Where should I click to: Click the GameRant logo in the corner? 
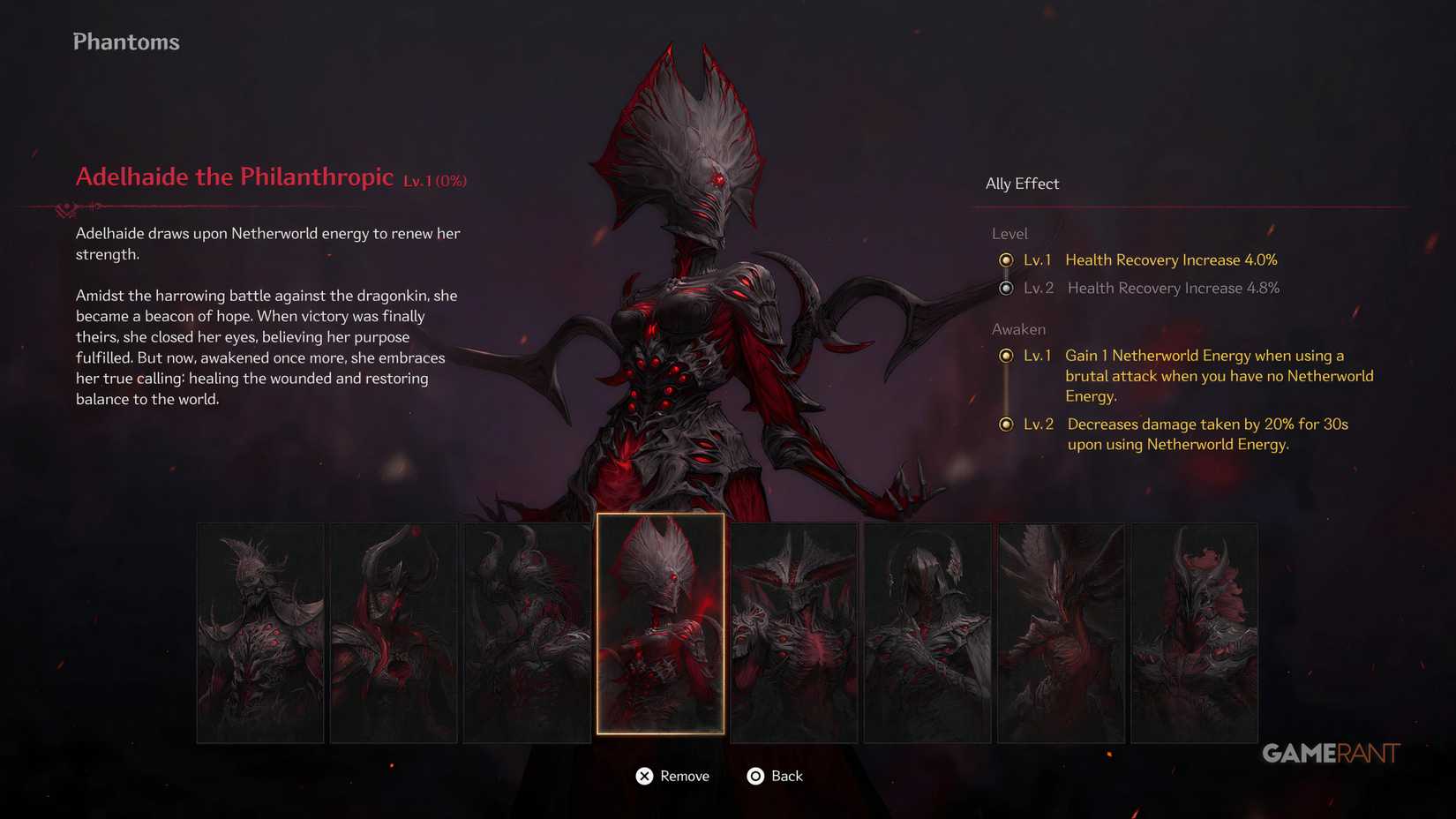click(1329, 753)
